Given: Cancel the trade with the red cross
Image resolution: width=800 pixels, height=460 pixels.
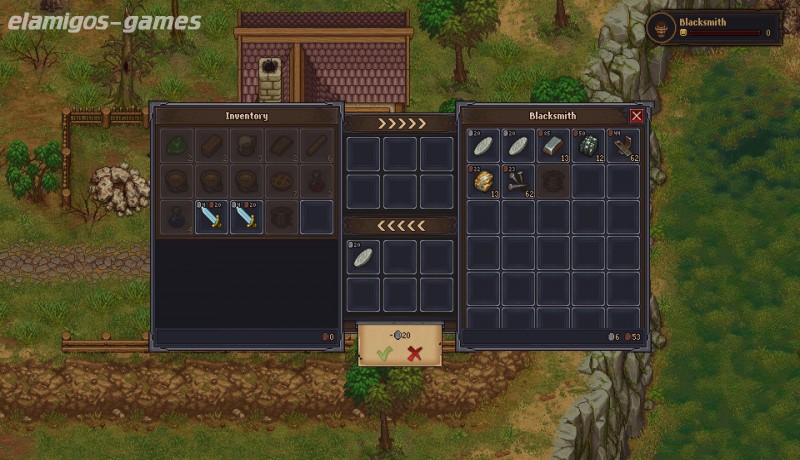Looking at the screenshot, I should pos(415,353).
